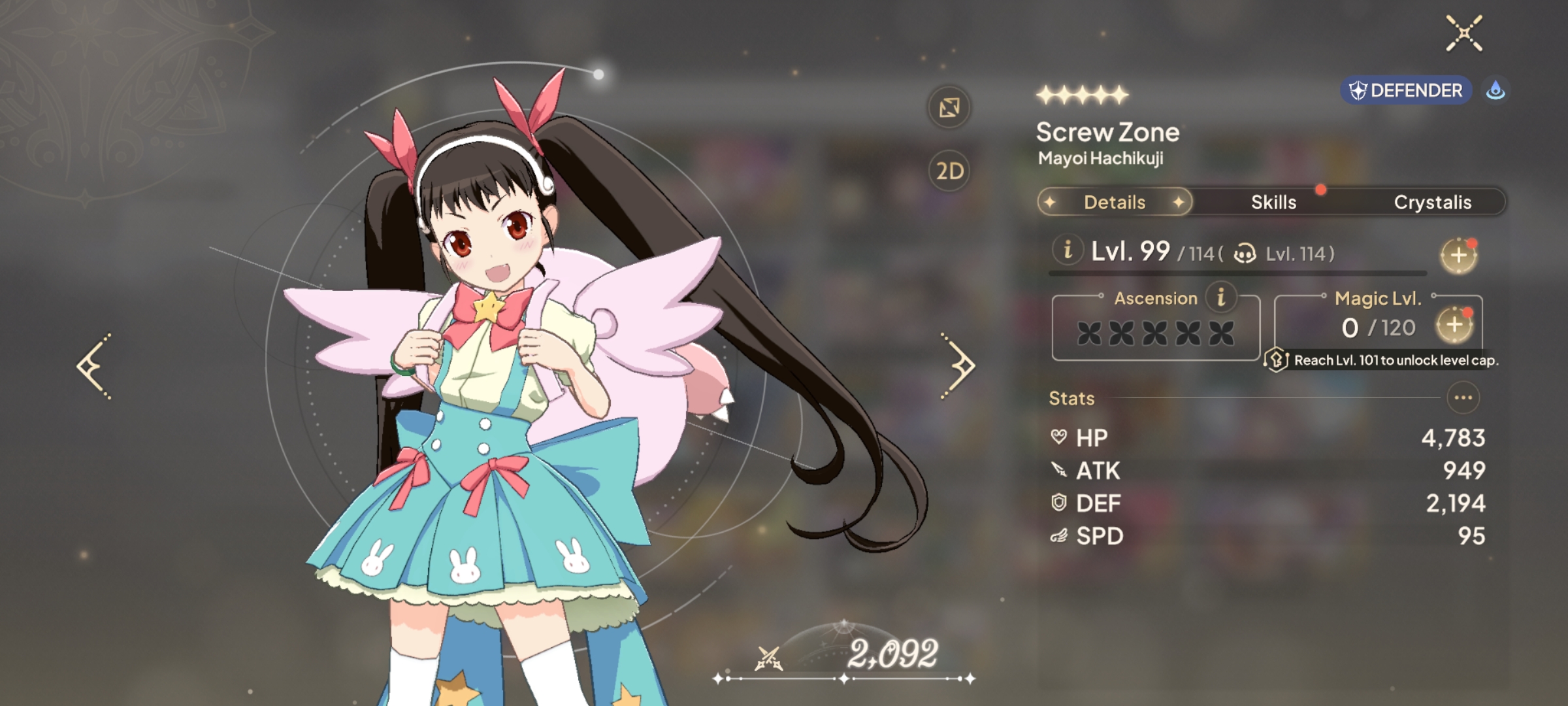The image size is (1568, 706).
Task: Tap the DEFENDER class badge
Action: [x=1406, y=90]
